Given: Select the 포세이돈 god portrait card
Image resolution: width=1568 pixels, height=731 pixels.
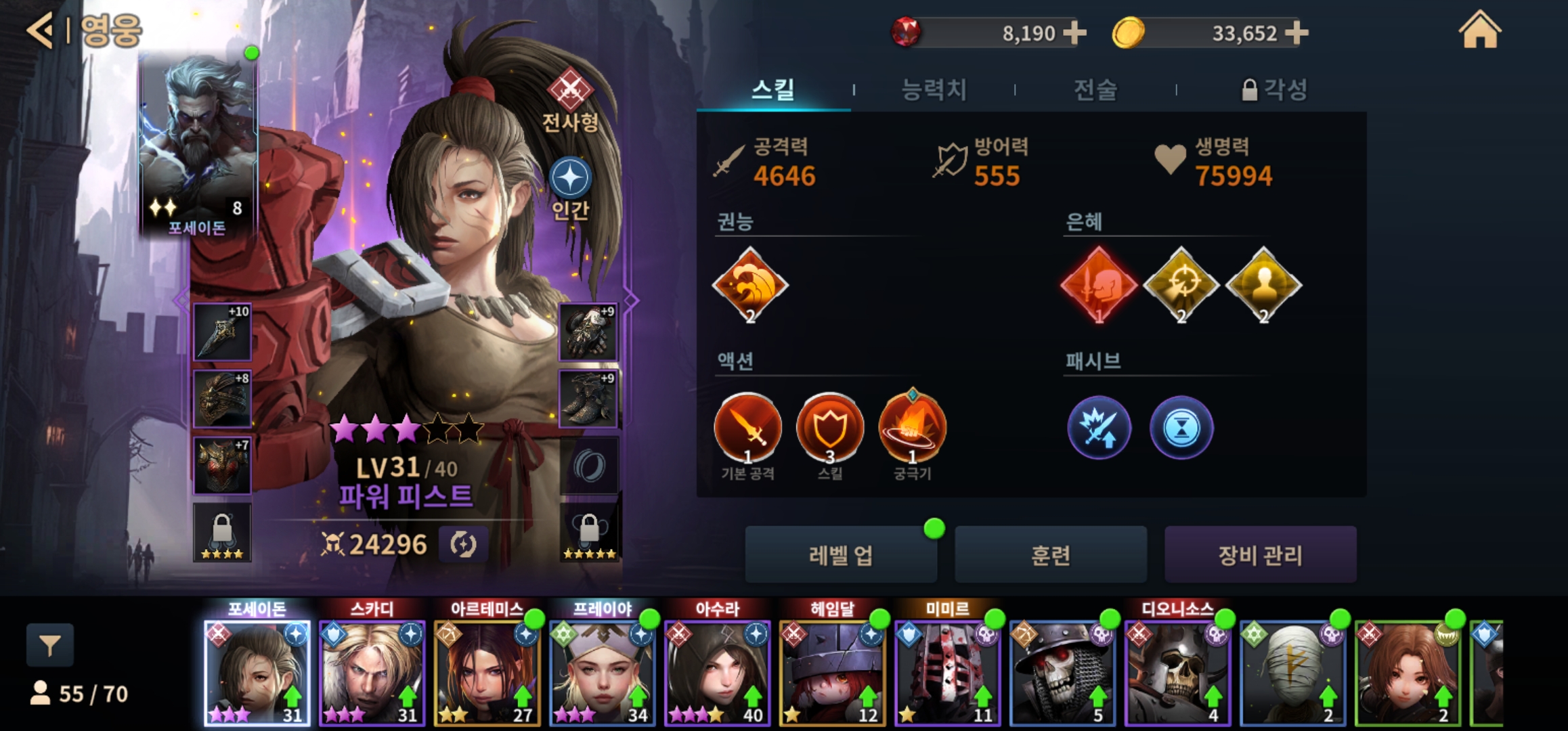Looking at the screenshot, I should point(198,146).
